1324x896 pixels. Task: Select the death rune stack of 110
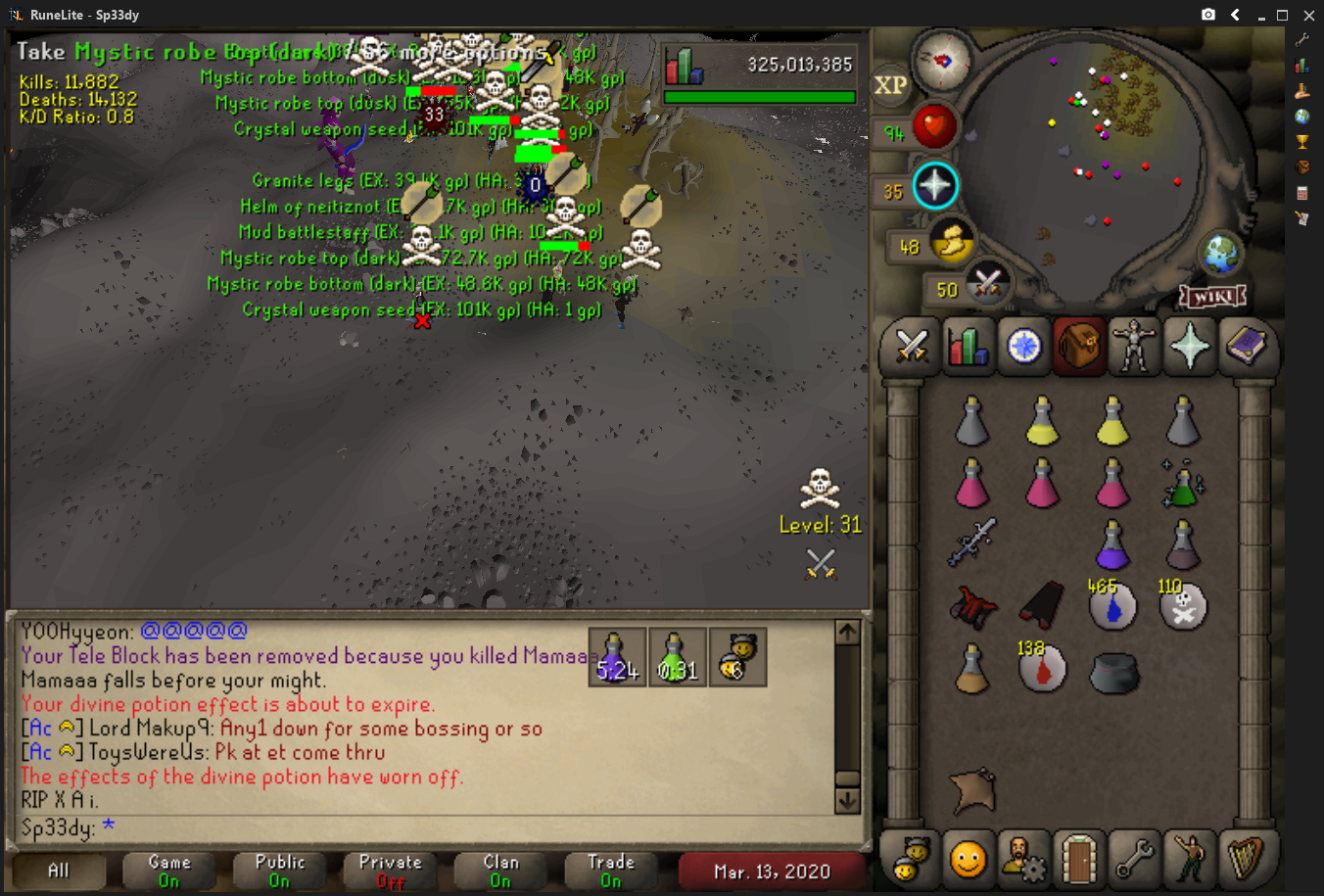(1183, 606)
